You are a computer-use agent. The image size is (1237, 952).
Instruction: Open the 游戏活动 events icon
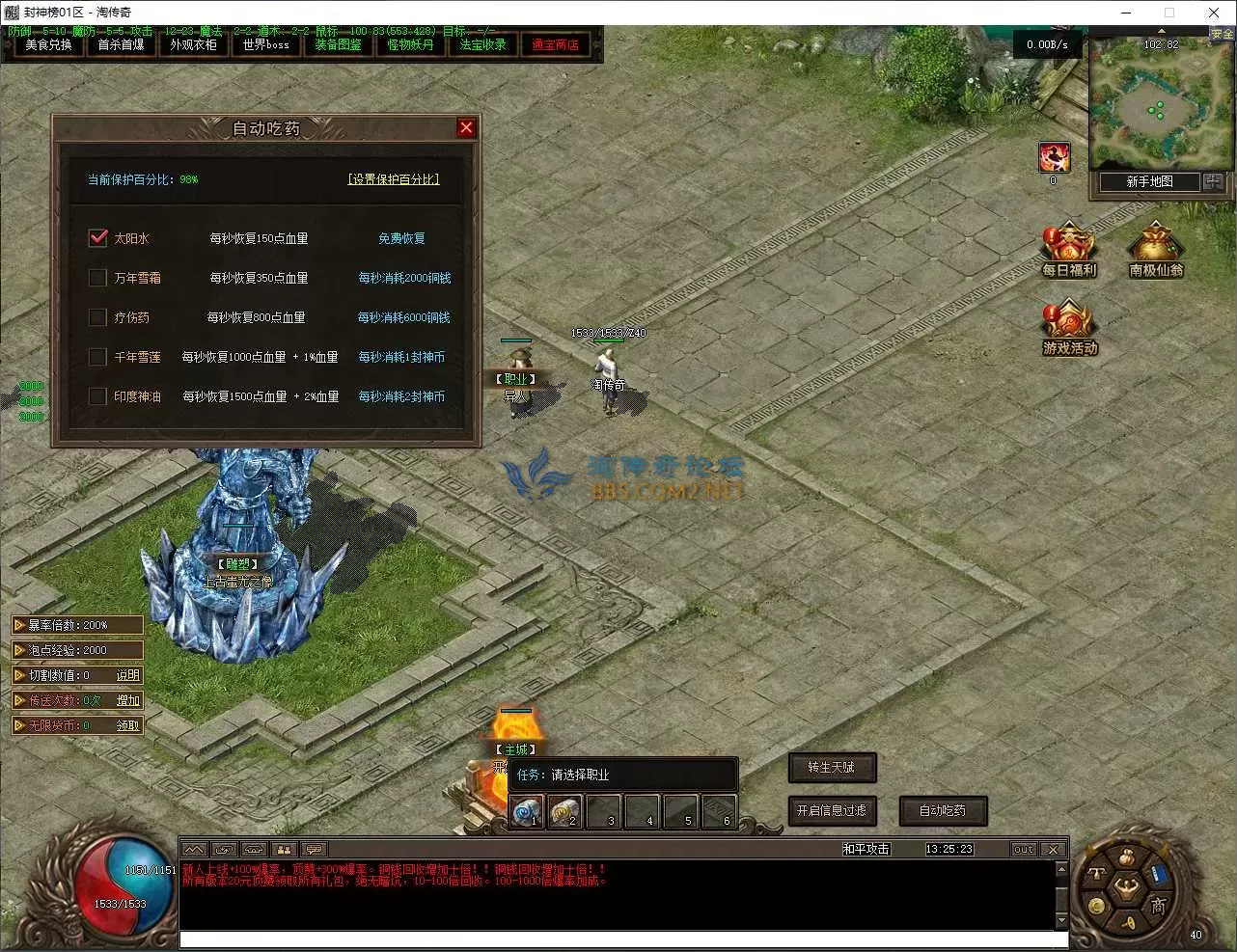[x=1069, y=330]
